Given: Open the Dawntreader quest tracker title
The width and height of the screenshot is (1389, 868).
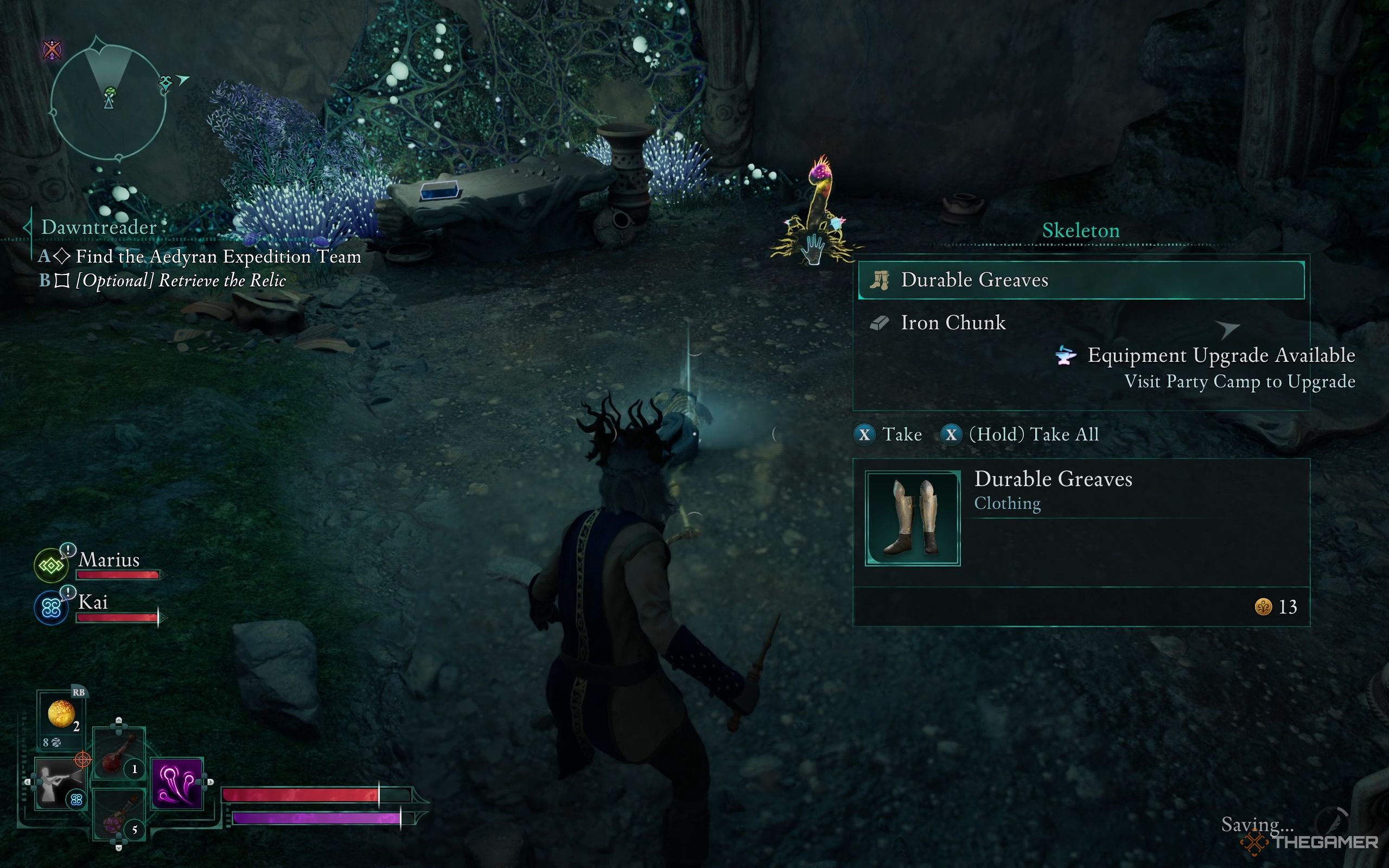Looking at the screenshot, I should (98, 227).
